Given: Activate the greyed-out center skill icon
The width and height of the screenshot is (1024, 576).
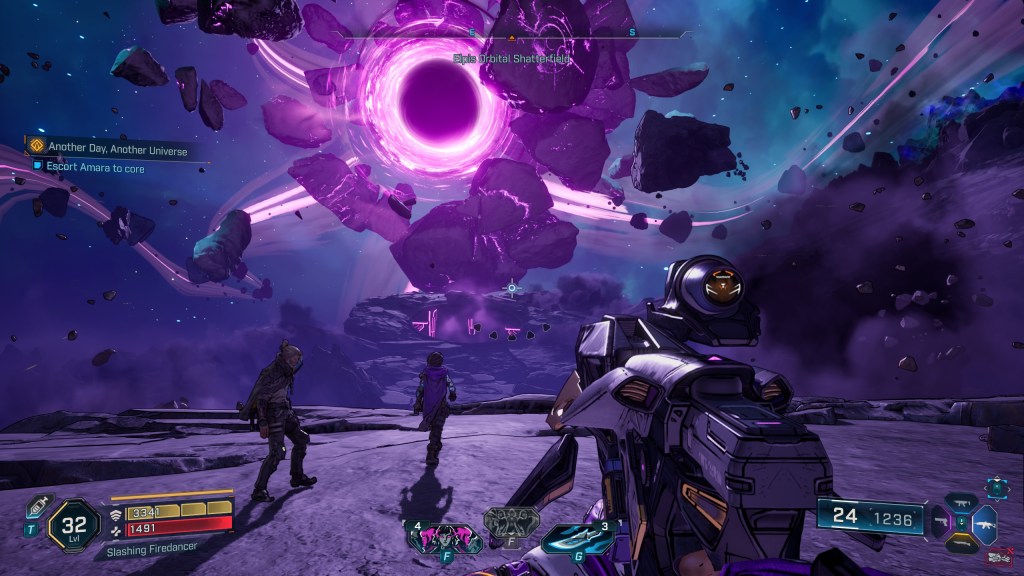Looking at the screenshot, I should click(x=511, y=522).
